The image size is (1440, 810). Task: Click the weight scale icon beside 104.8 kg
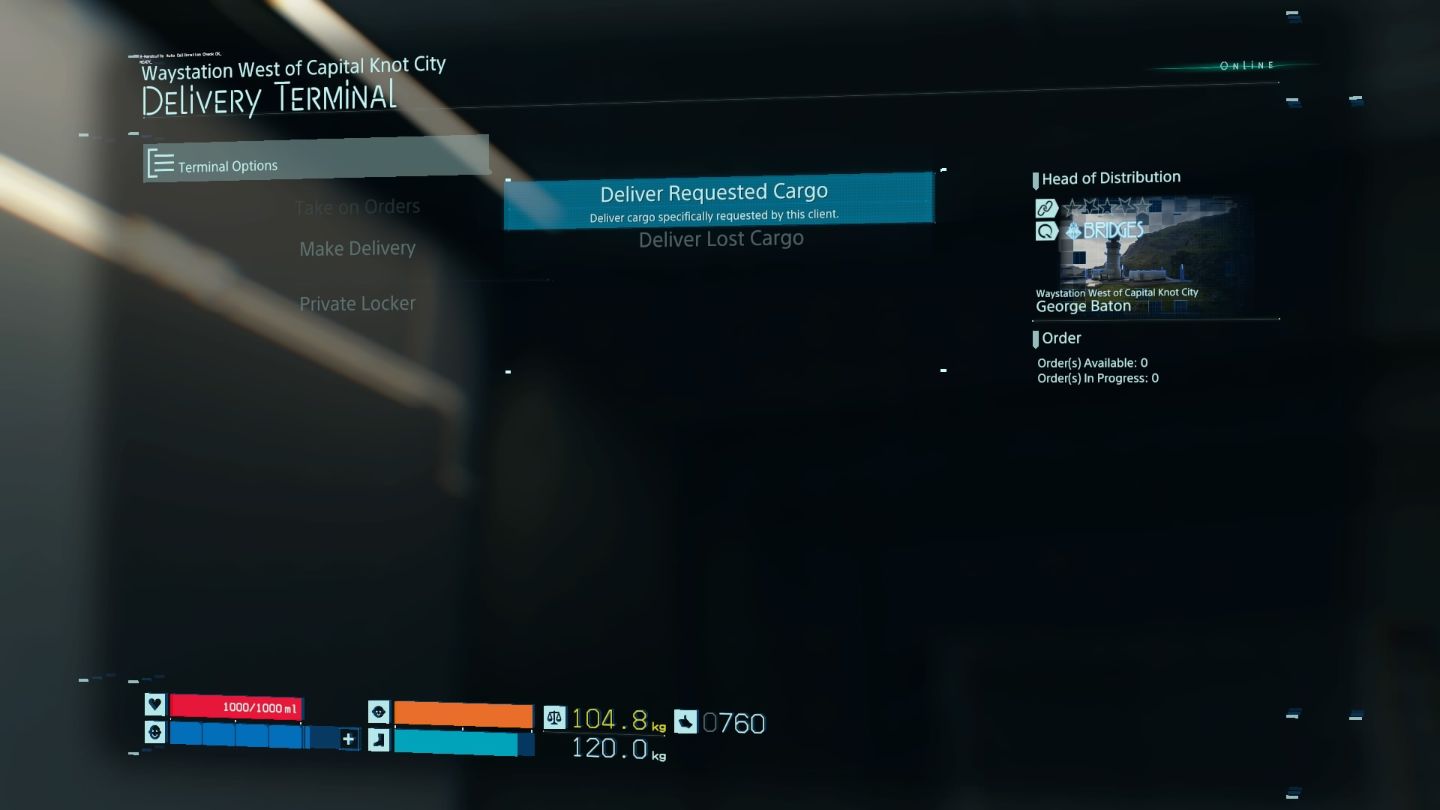[554, 717]
